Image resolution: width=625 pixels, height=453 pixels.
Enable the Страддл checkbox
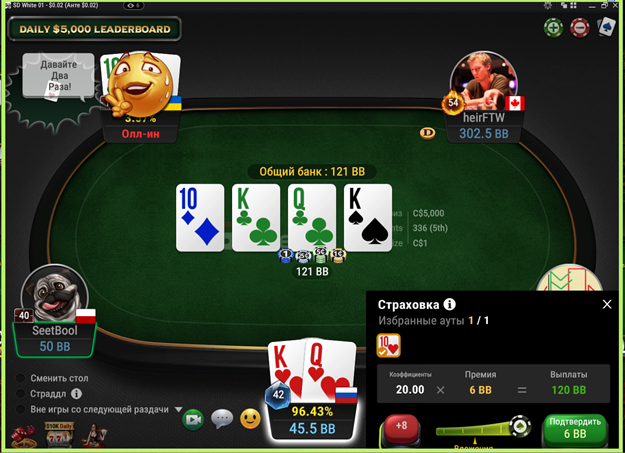[x=22, y=394]
